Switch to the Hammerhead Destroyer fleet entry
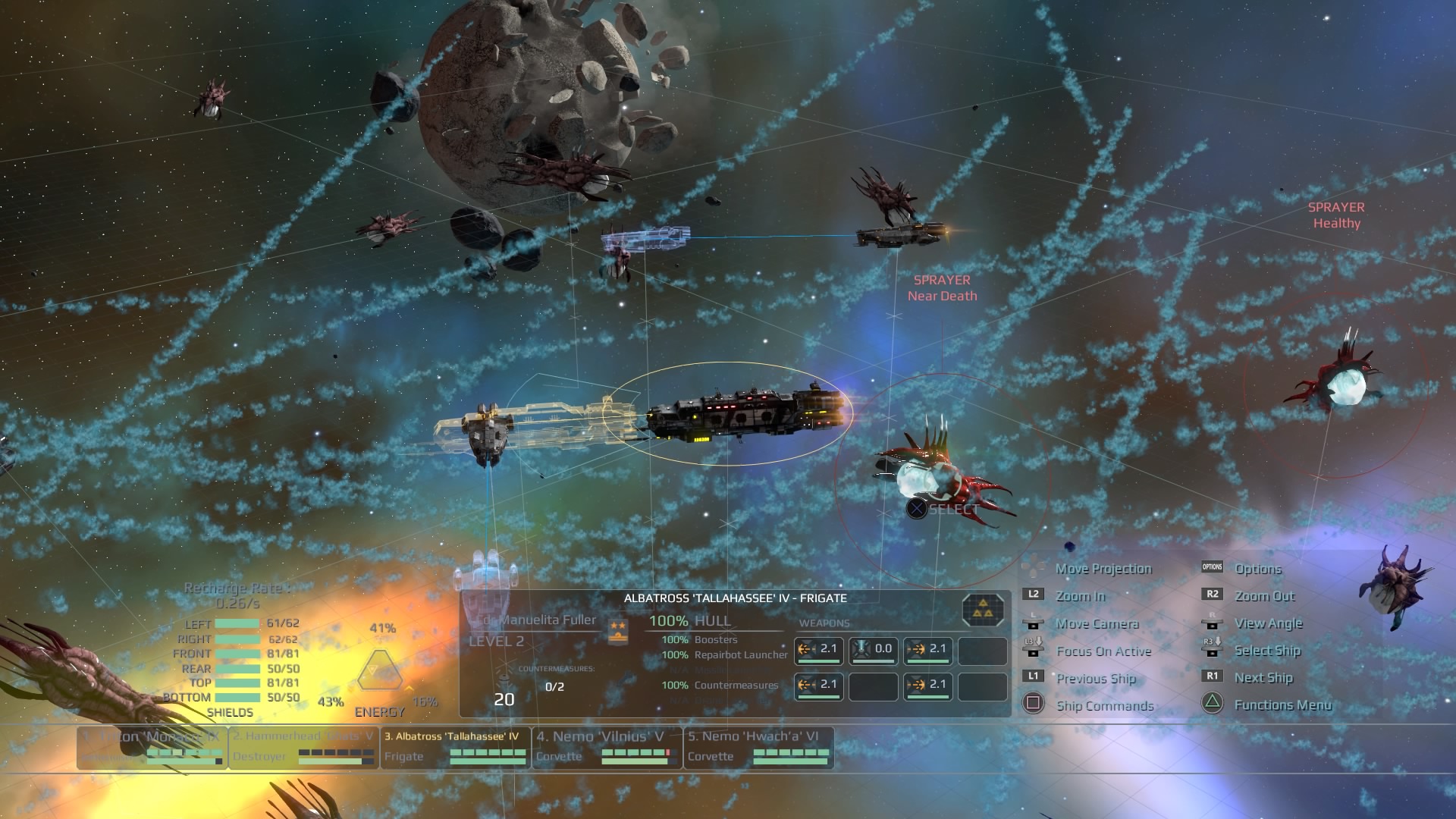Screen dimensions: 1456x819 coord(303,747)
